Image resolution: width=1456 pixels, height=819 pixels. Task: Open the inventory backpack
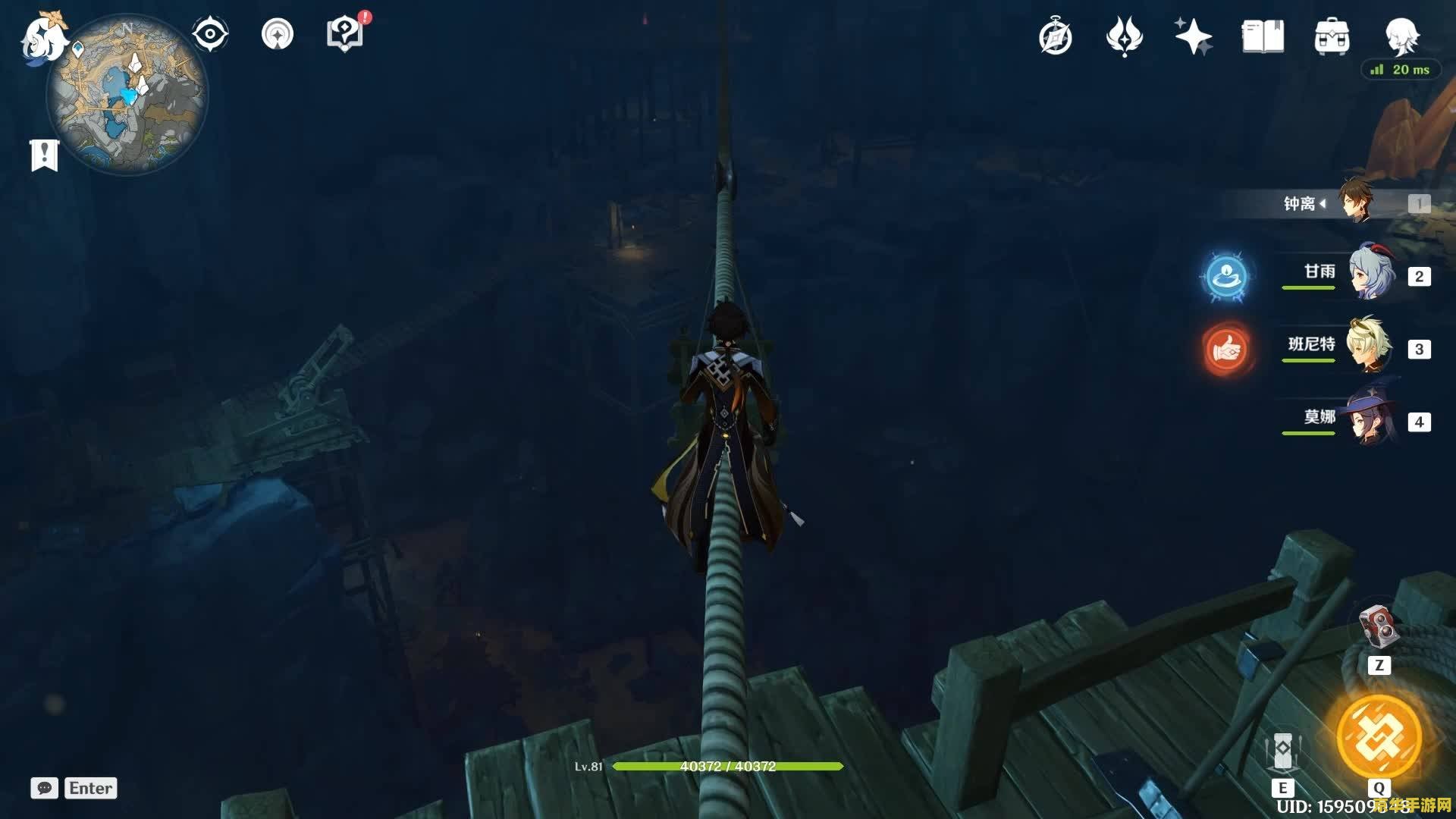click(1332, 36)
